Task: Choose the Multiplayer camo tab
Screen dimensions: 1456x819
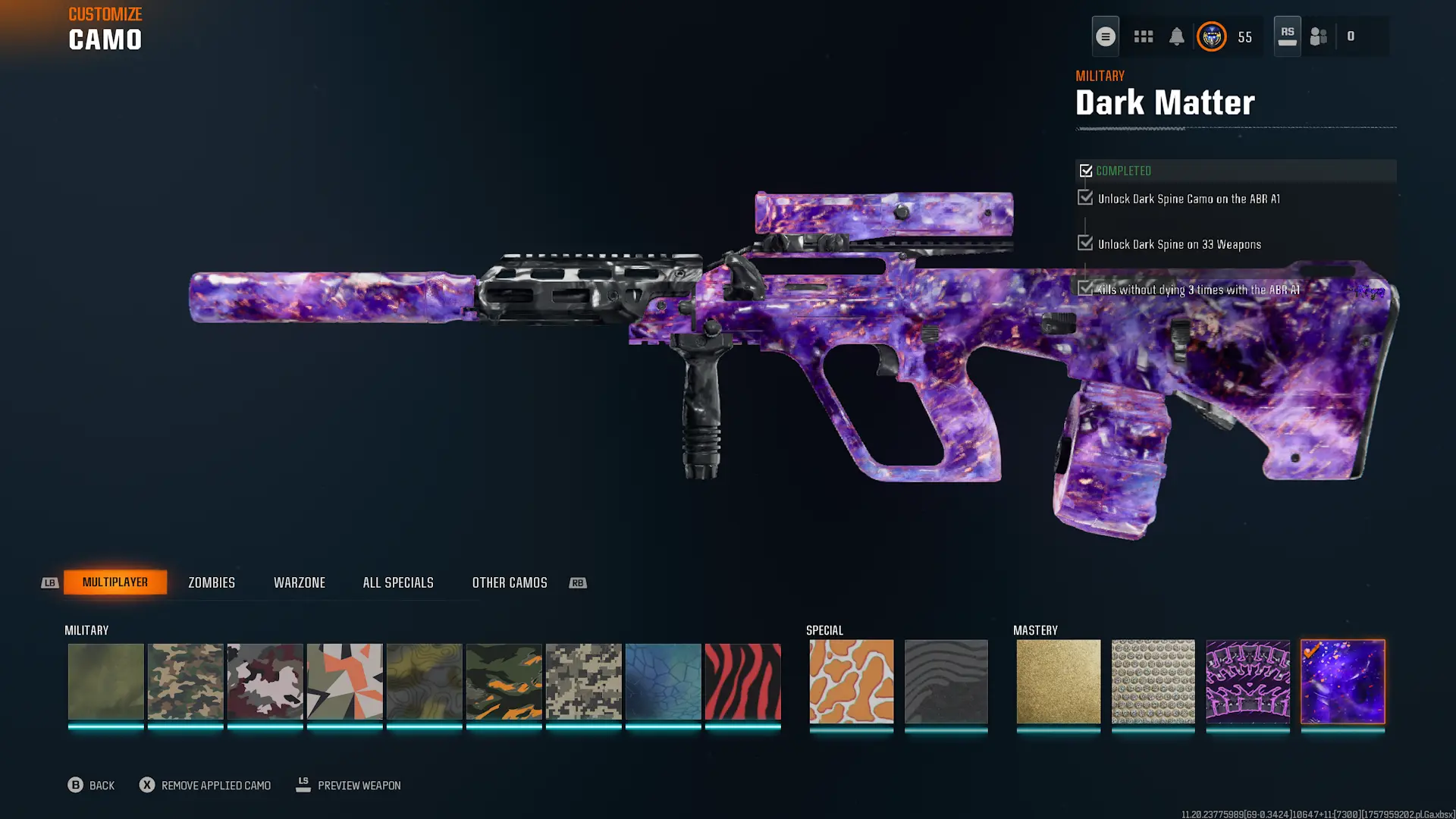Action: 115,582
